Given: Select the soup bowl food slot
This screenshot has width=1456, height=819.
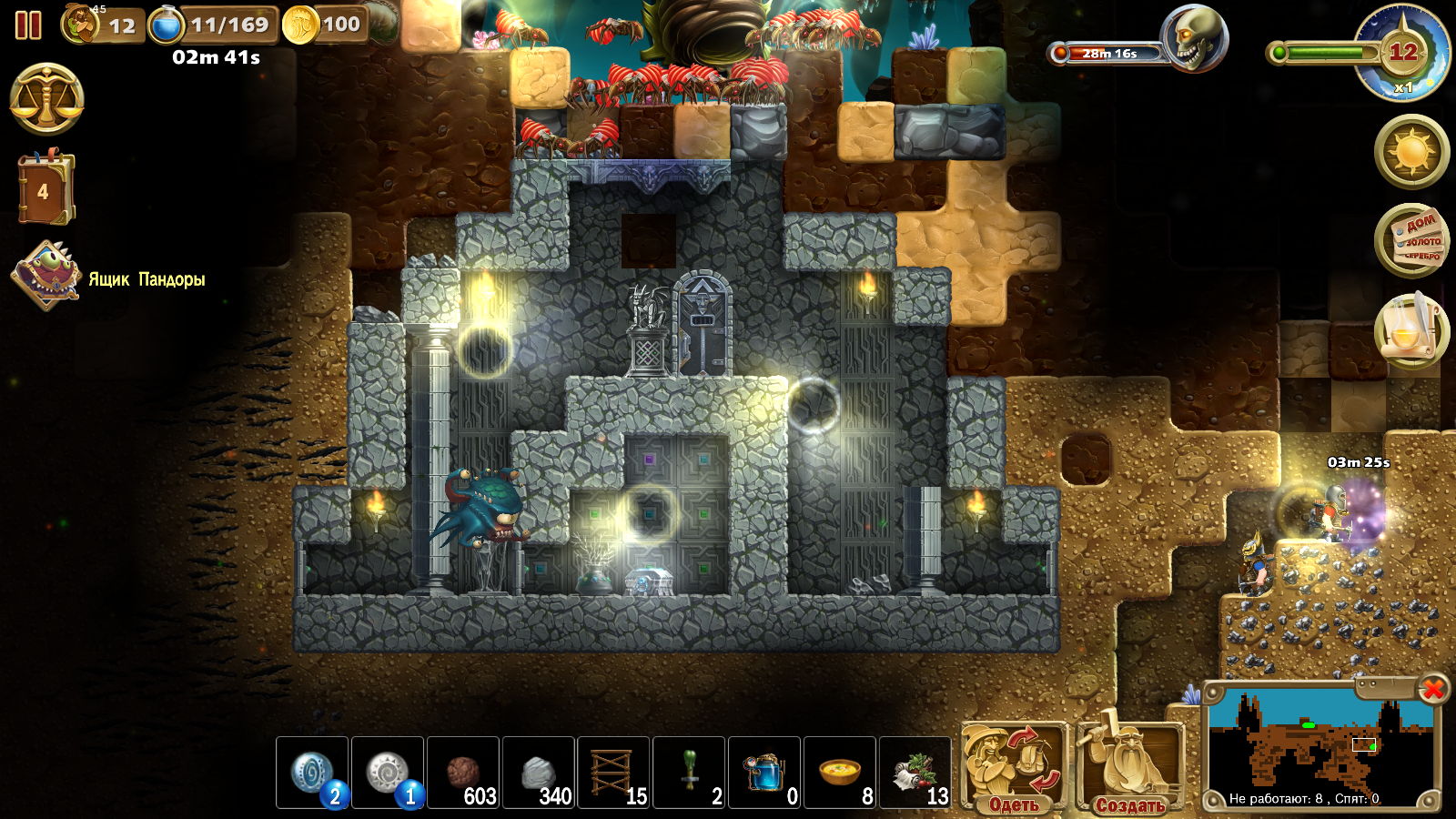Looking at the screenshot, I should (841, 773).
